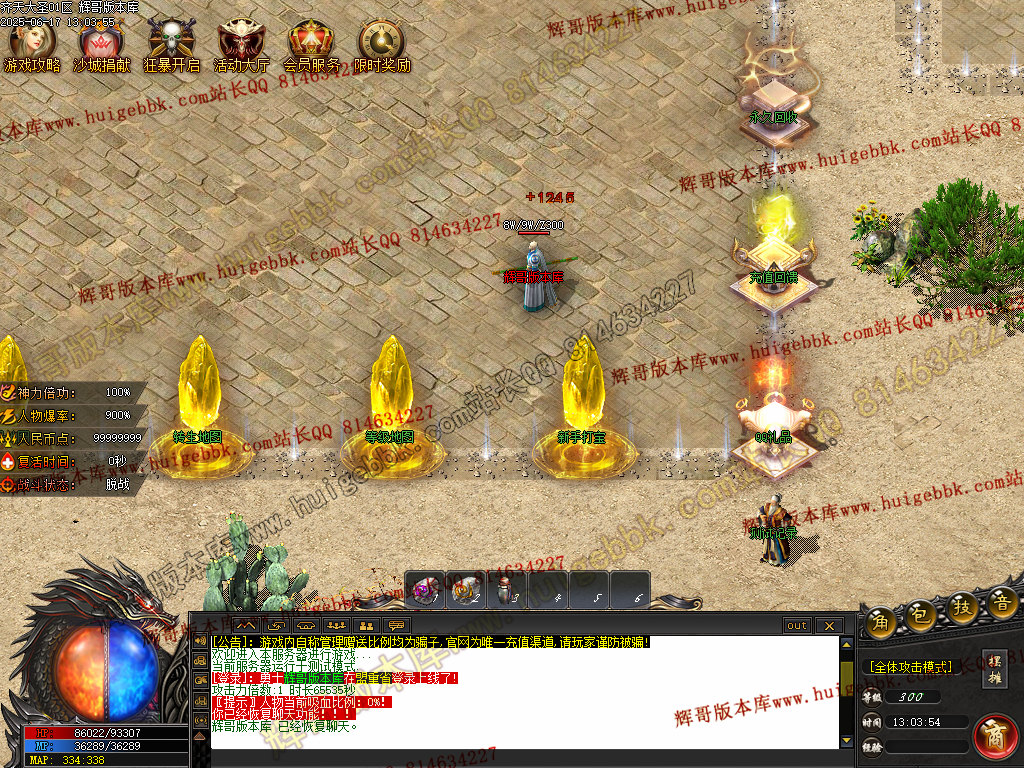Viewport: 1024px width, 768px height.
Task: Click the speech bubble chat channel button
Action: pos(396,626)
